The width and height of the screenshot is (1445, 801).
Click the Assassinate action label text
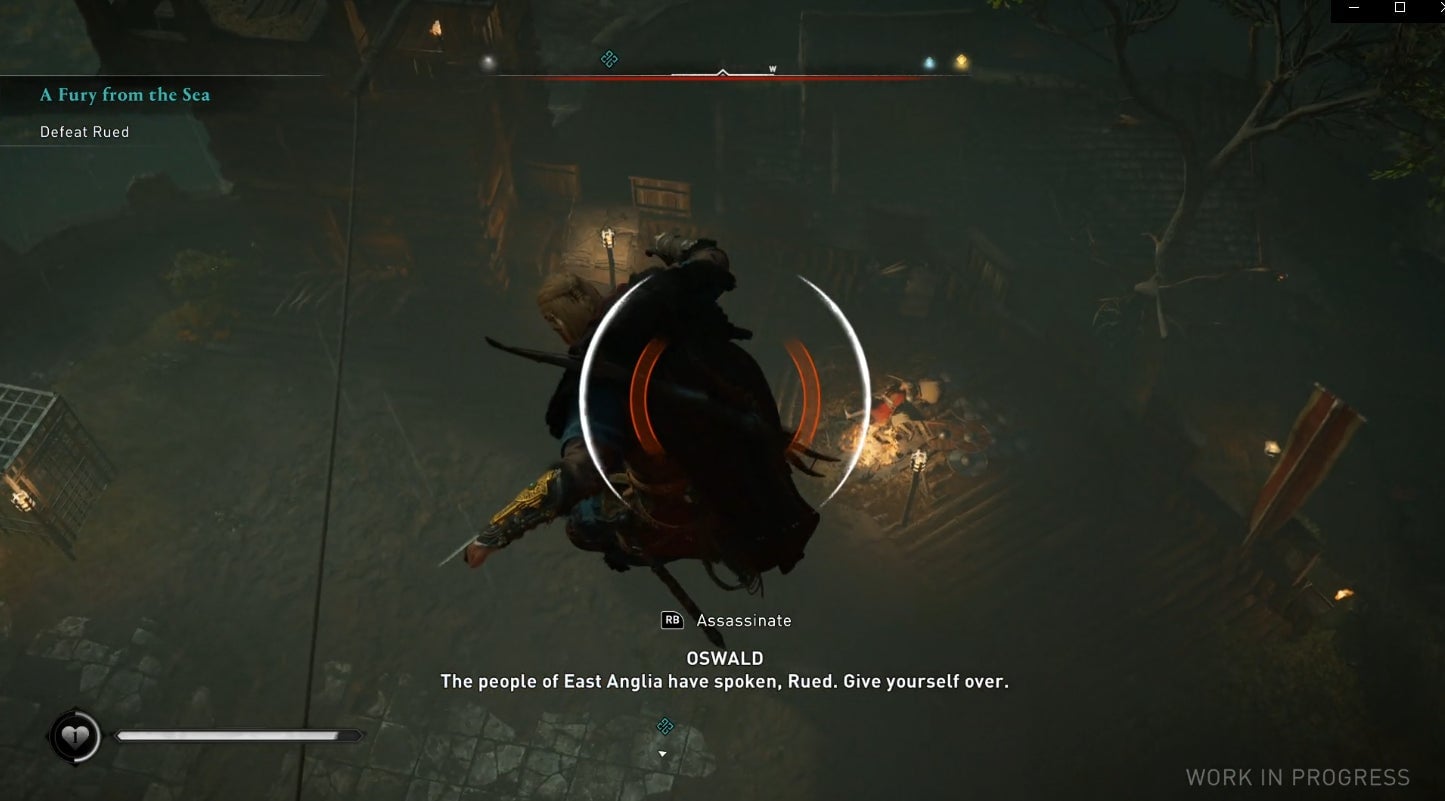(743, 620)
